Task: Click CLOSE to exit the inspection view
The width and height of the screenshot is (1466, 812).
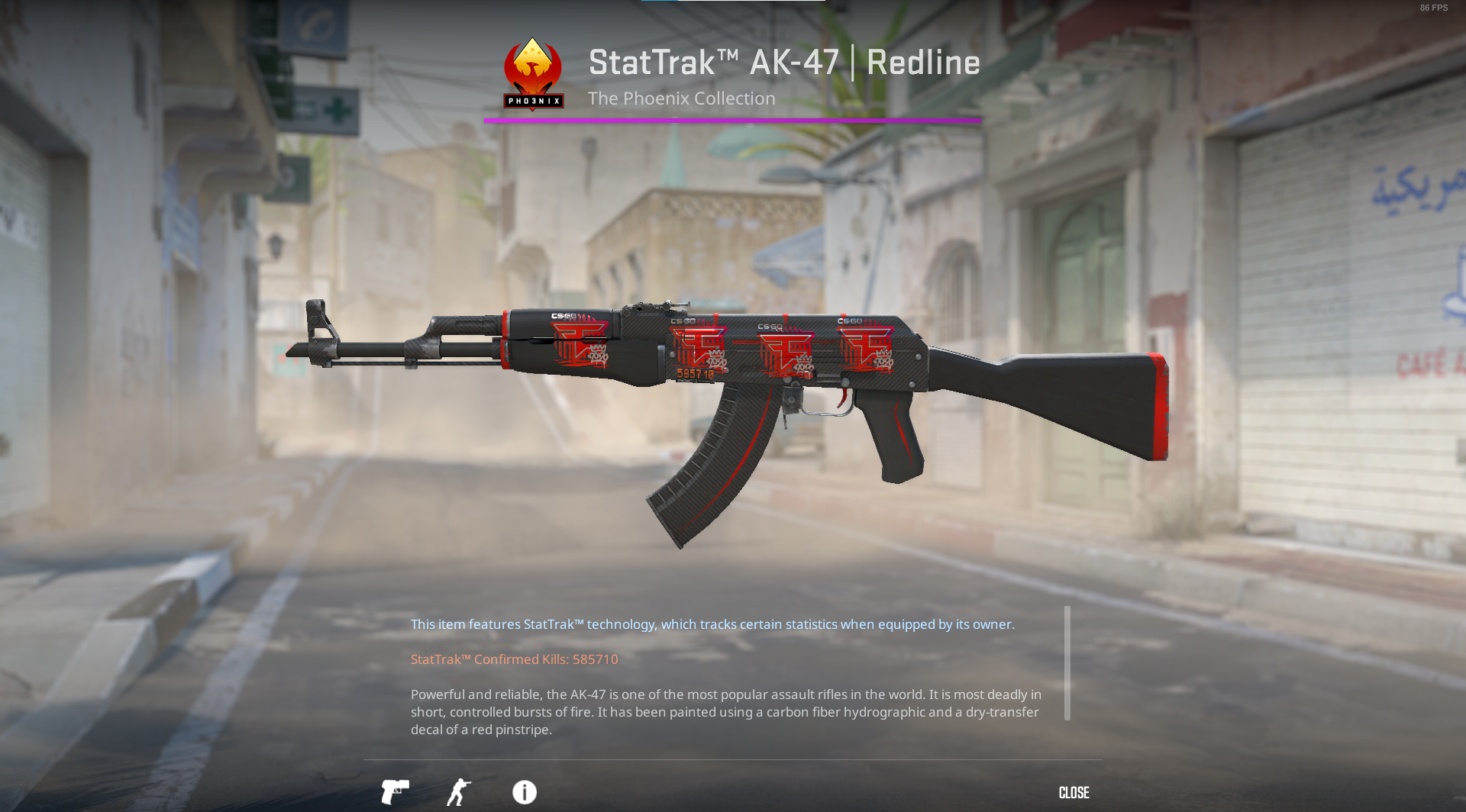Action: click(x=1073, y=792)
